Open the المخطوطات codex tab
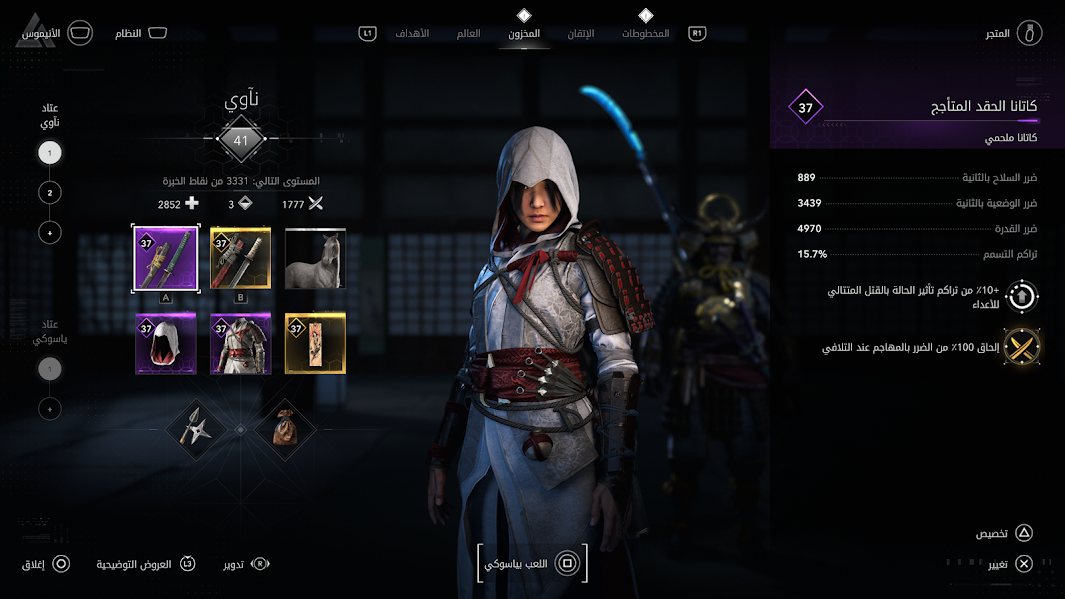The image size is (1065, 599). click(646, 34)
